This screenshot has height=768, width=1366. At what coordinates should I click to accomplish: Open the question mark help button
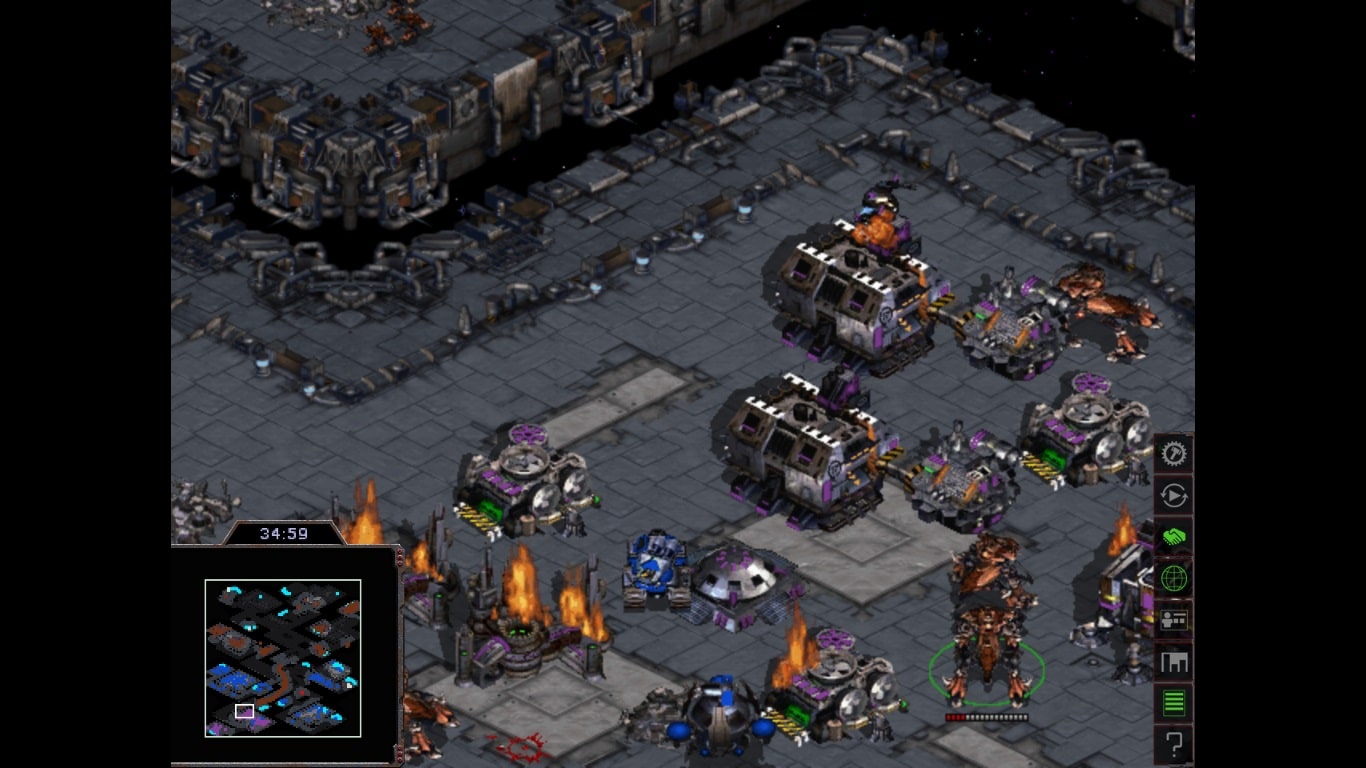pyautogui.click(x=1173, y=744)
